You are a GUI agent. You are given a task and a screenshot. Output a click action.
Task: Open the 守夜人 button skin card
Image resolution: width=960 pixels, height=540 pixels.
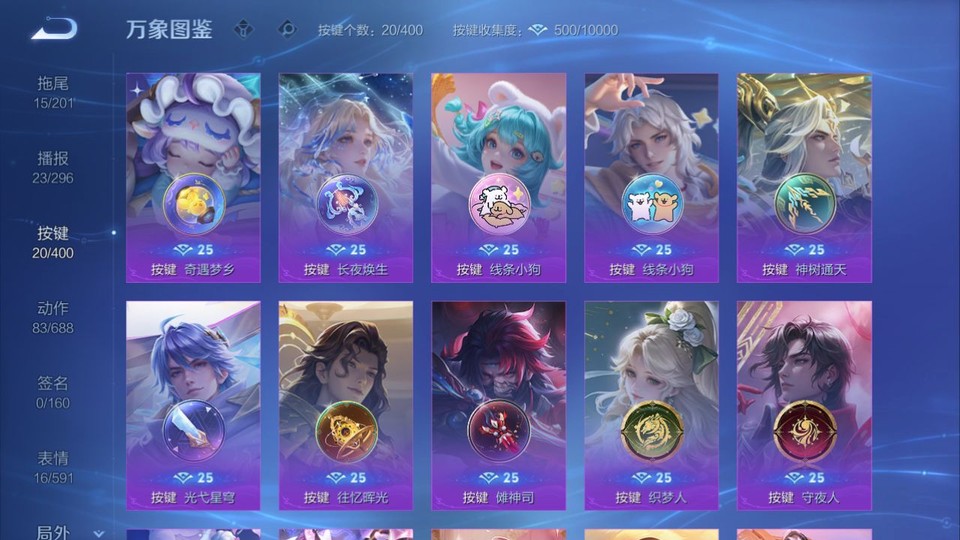pyautogui.click(x=804, y=405)
